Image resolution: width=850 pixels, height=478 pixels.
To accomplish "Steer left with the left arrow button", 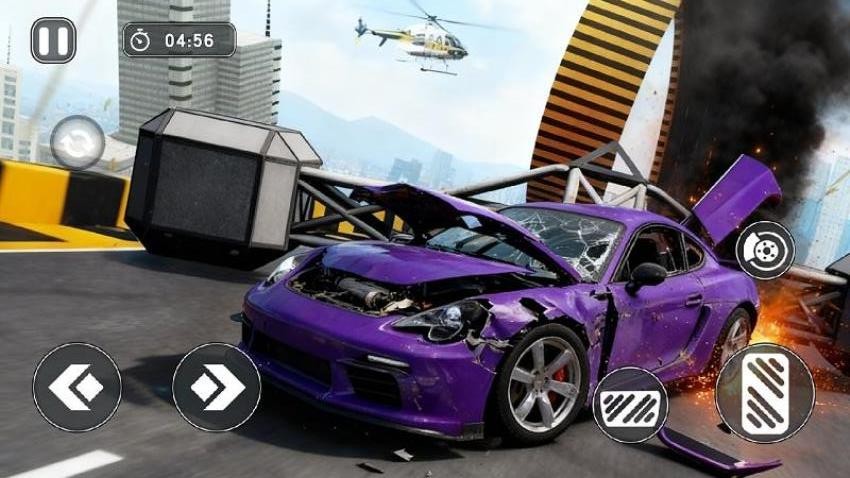I will [x=77, y=387].
